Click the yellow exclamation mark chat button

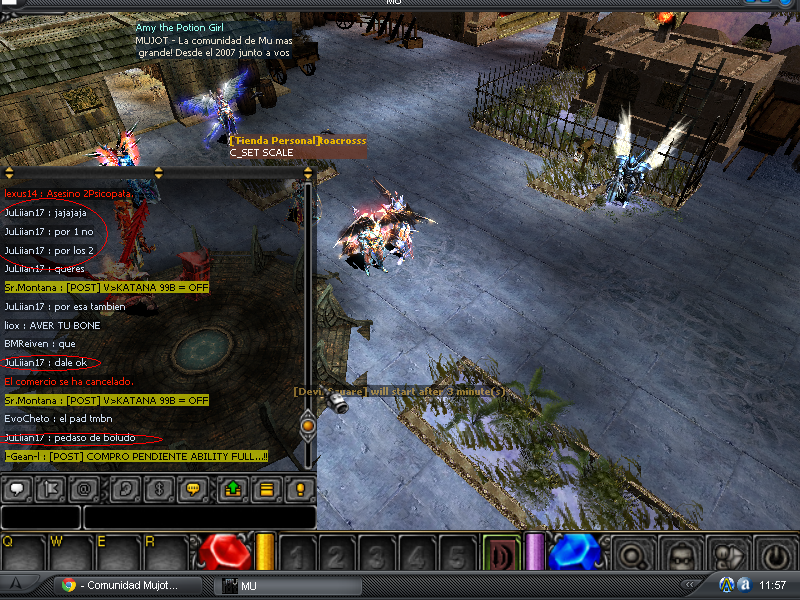tap(300, 490)
